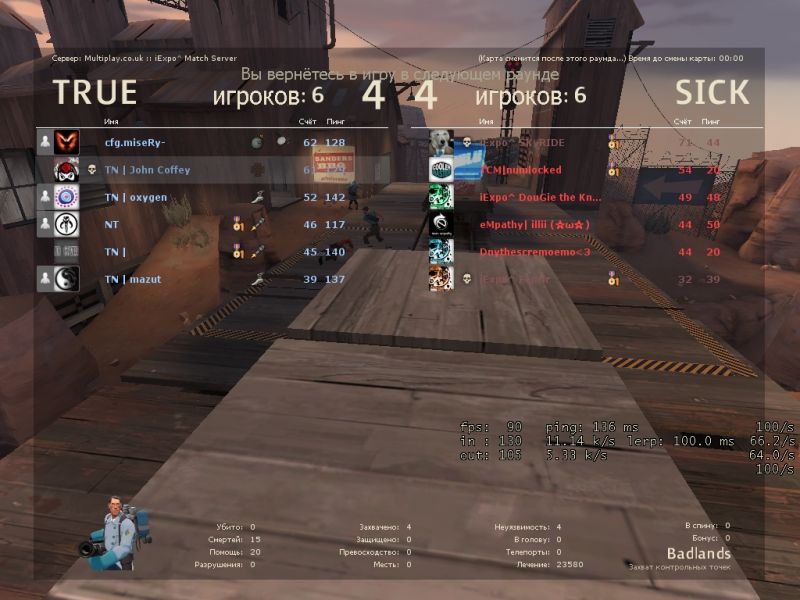Click the eMpathy| illii player row
The width and height of the screenshot is (800, 600).
(535, 225)
